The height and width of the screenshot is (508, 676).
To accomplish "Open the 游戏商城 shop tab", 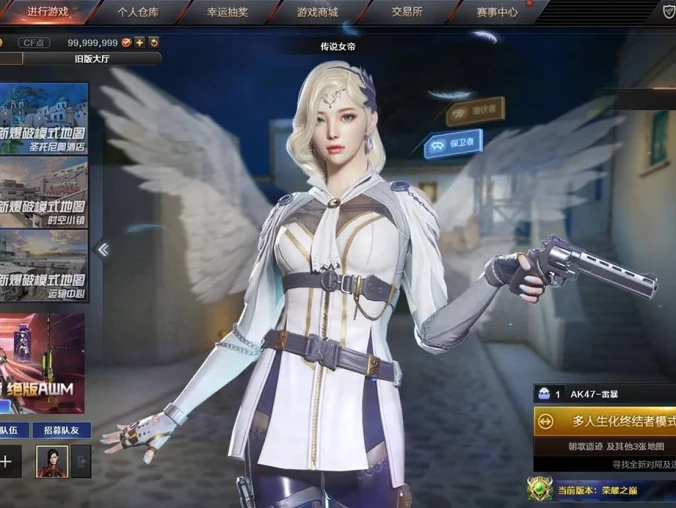I will click(317, 12).
